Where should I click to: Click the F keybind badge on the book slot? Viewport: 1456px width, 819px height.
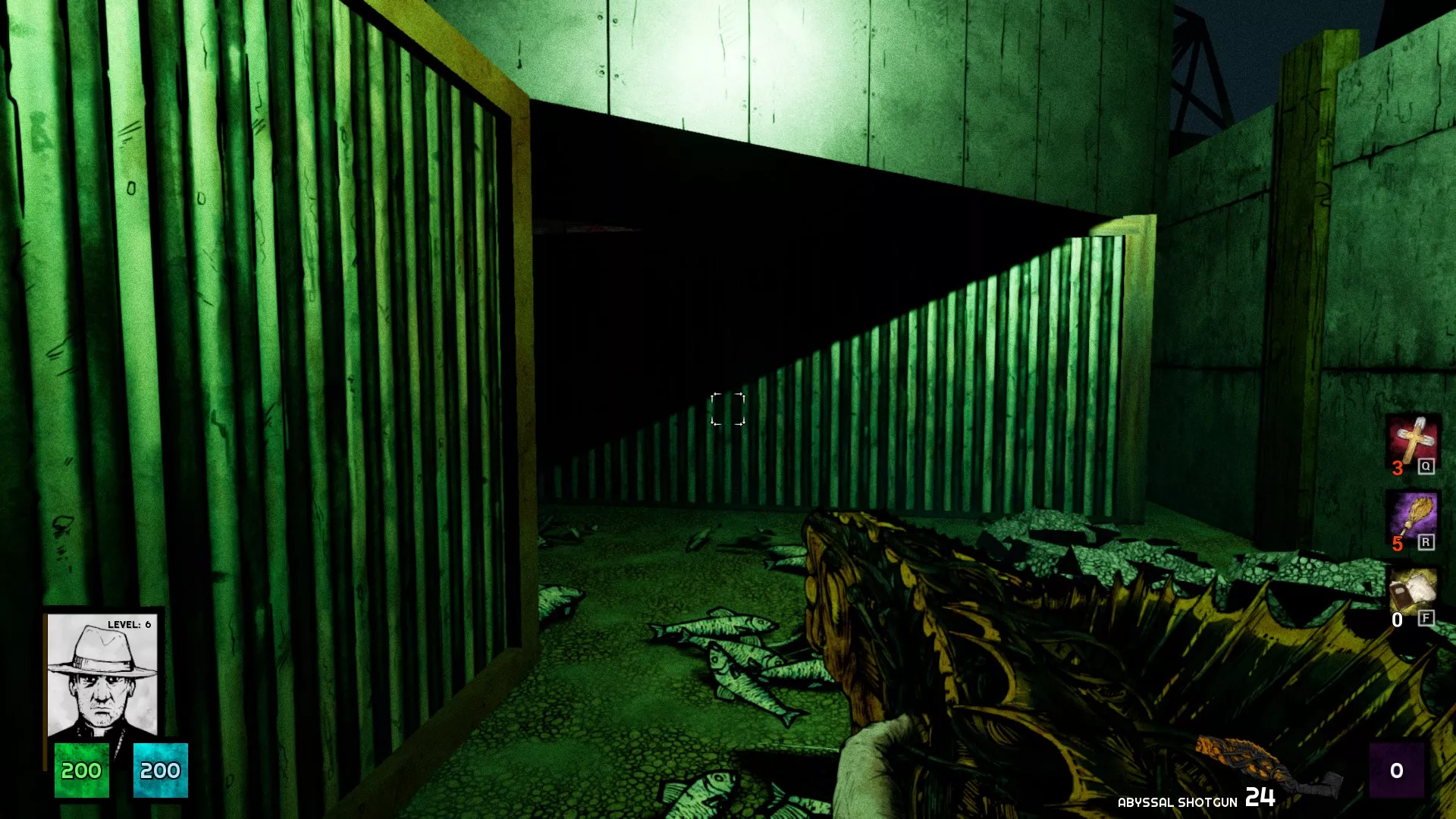click(x=1427, y=620)
